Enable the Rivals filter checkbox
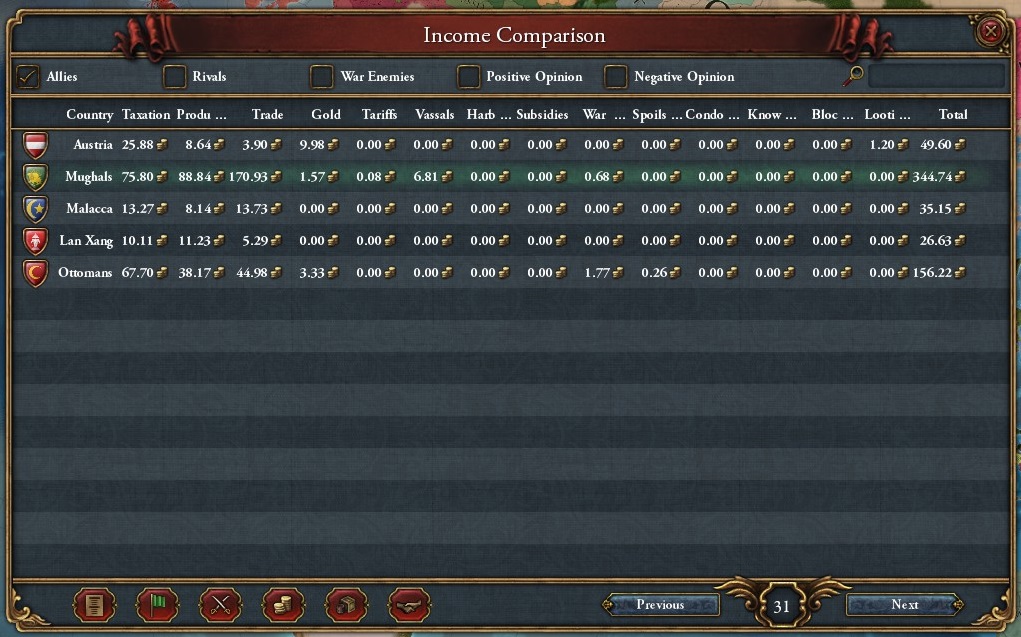 pyautogui.click(x=175, y=77)
